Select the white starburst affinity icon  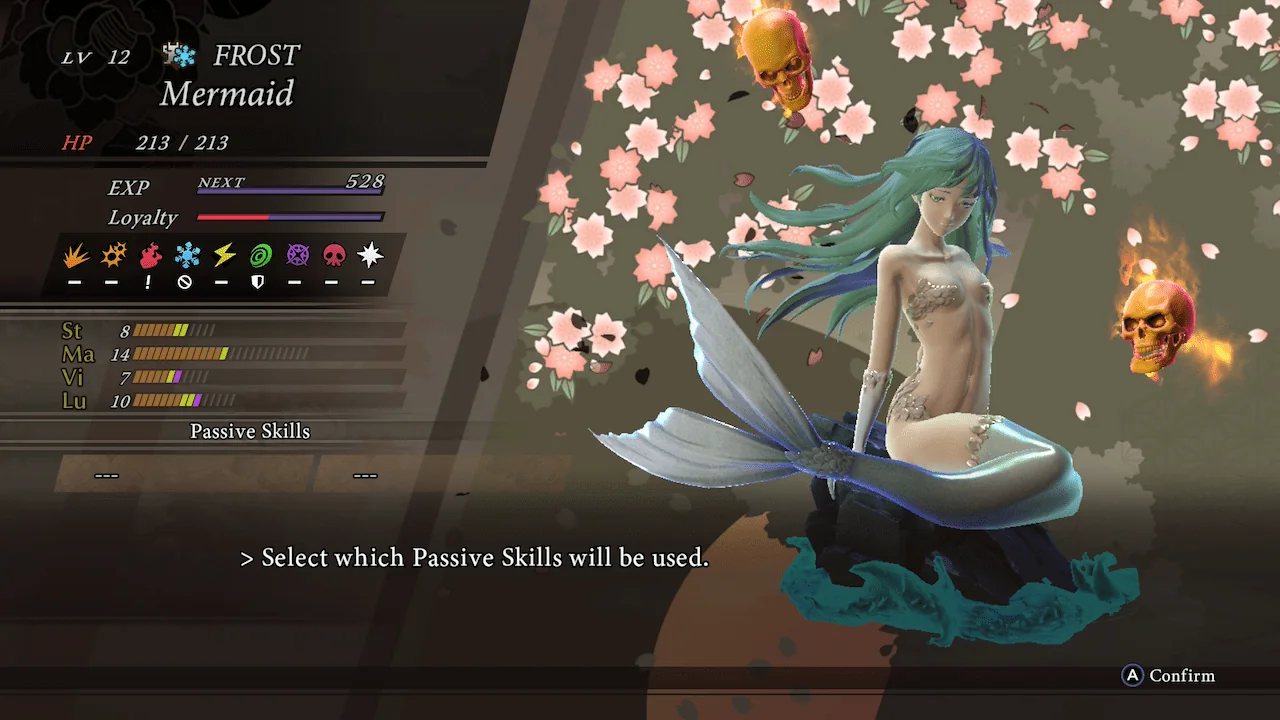(370, 256)
